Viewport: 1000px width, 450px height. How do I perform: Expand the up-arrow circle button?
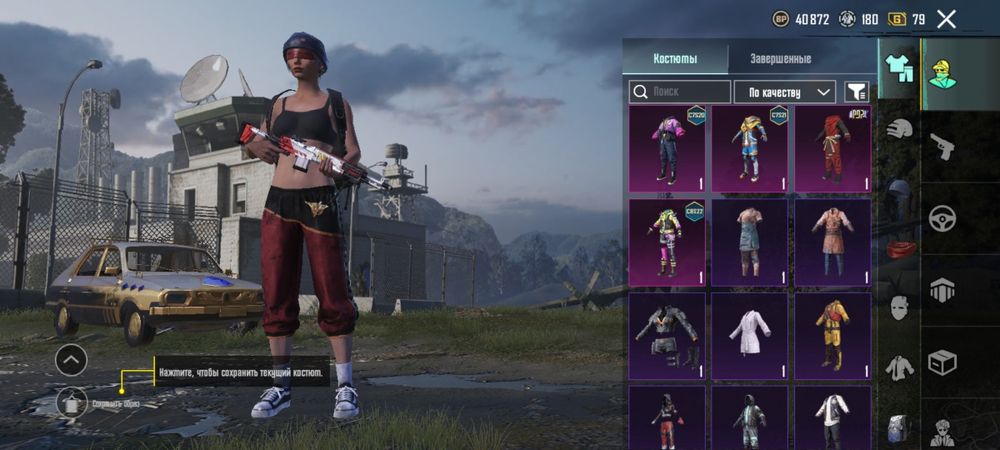pyautogui.click(x=71, y=359)
